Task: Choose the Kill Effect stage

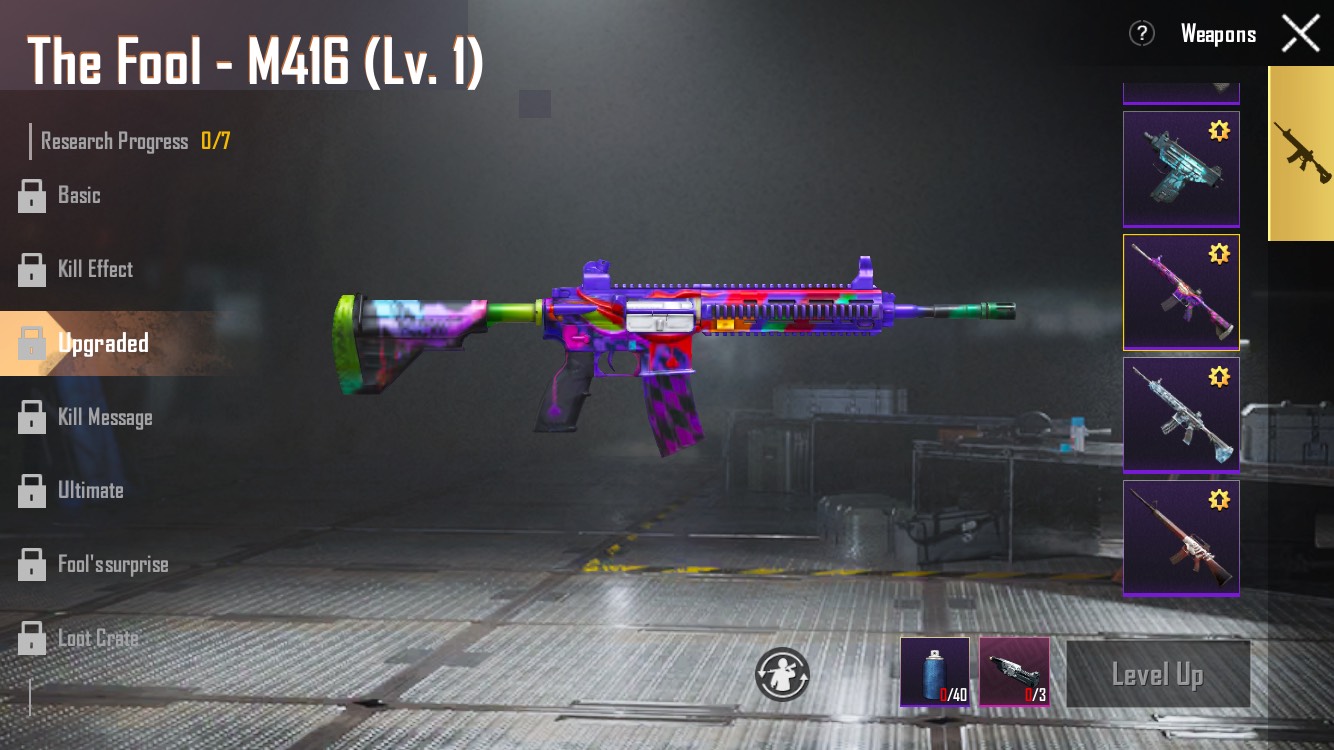Action: click(x=94, y=269)
